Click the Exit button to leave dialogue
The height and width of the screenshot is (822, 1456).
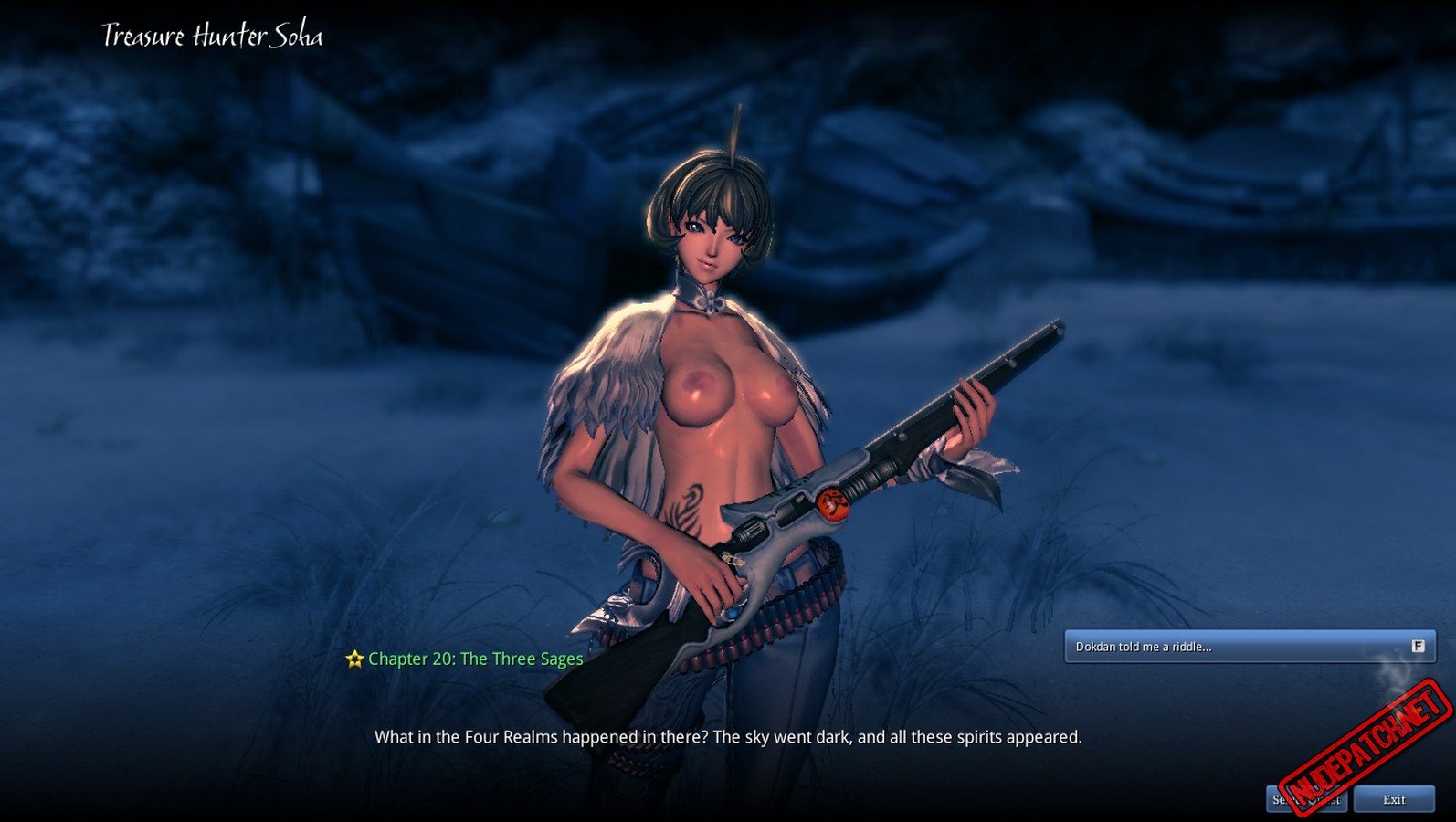1394,799
